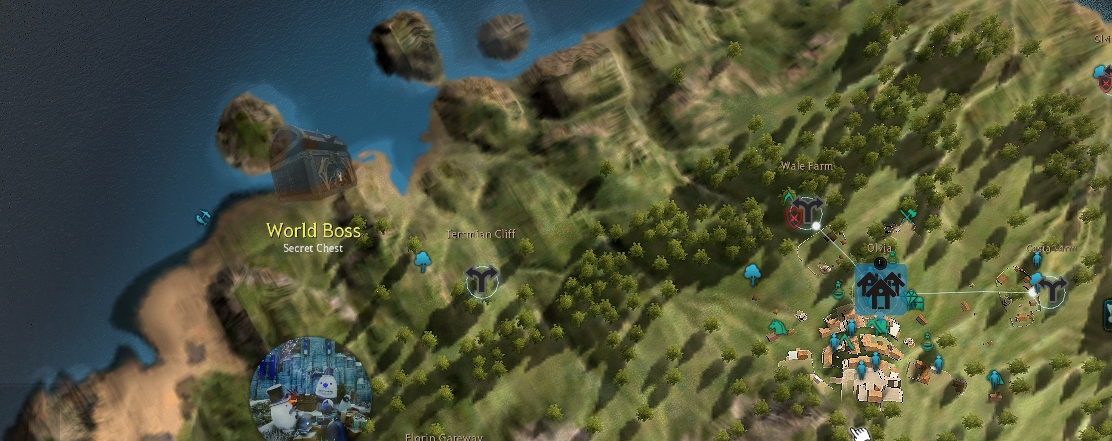
Task: Click the Wale Farm node marker
Action: coord(804,211)
